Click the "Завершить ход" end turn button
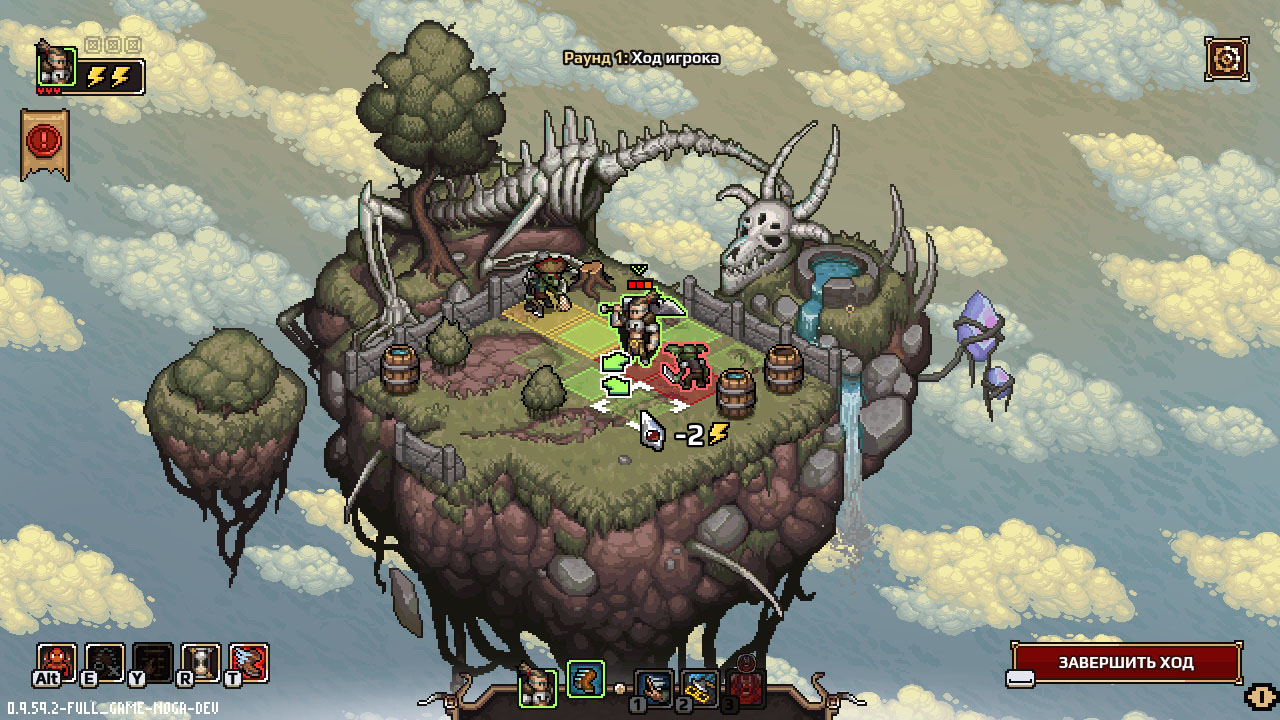Image resolution: width=1280 pixels, height=720 pixels. [x=1126, y=662]
